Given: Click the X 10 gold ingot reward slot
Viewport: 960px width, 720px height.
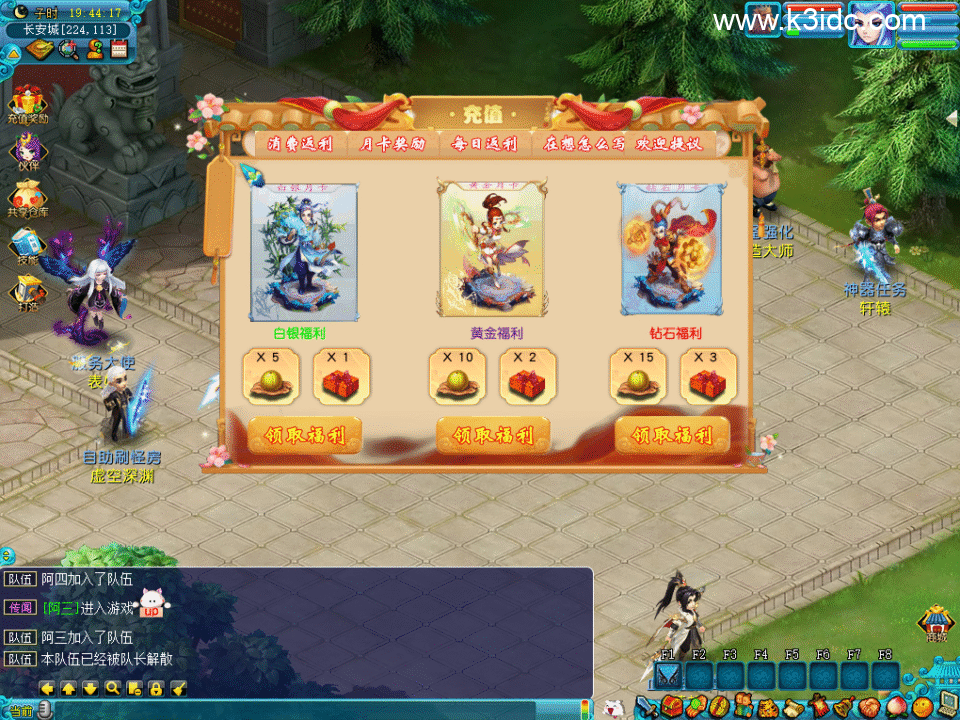Looking at the screenshot, I should click(458, 376).
